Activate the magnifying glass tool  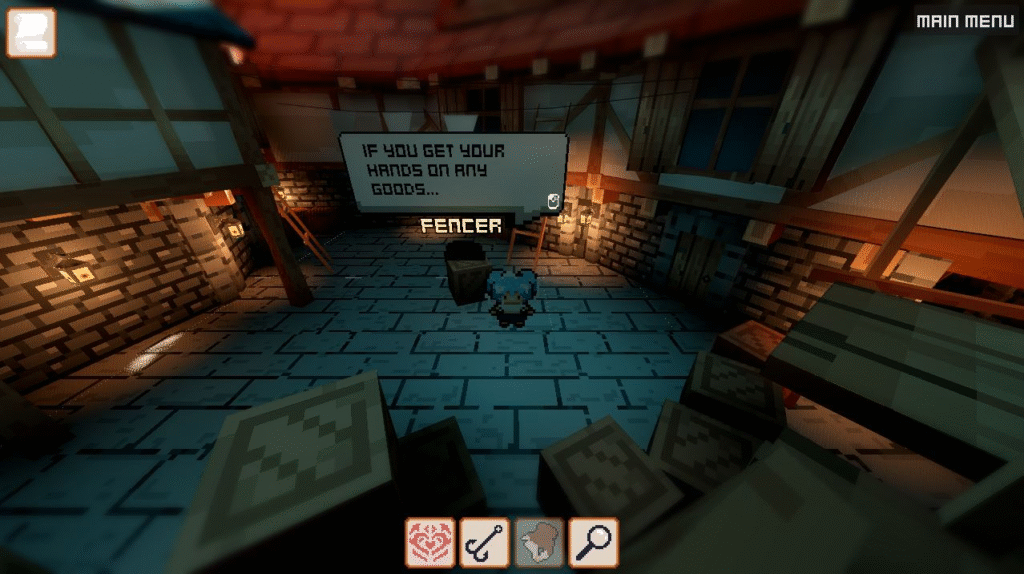tap(594, 543)
